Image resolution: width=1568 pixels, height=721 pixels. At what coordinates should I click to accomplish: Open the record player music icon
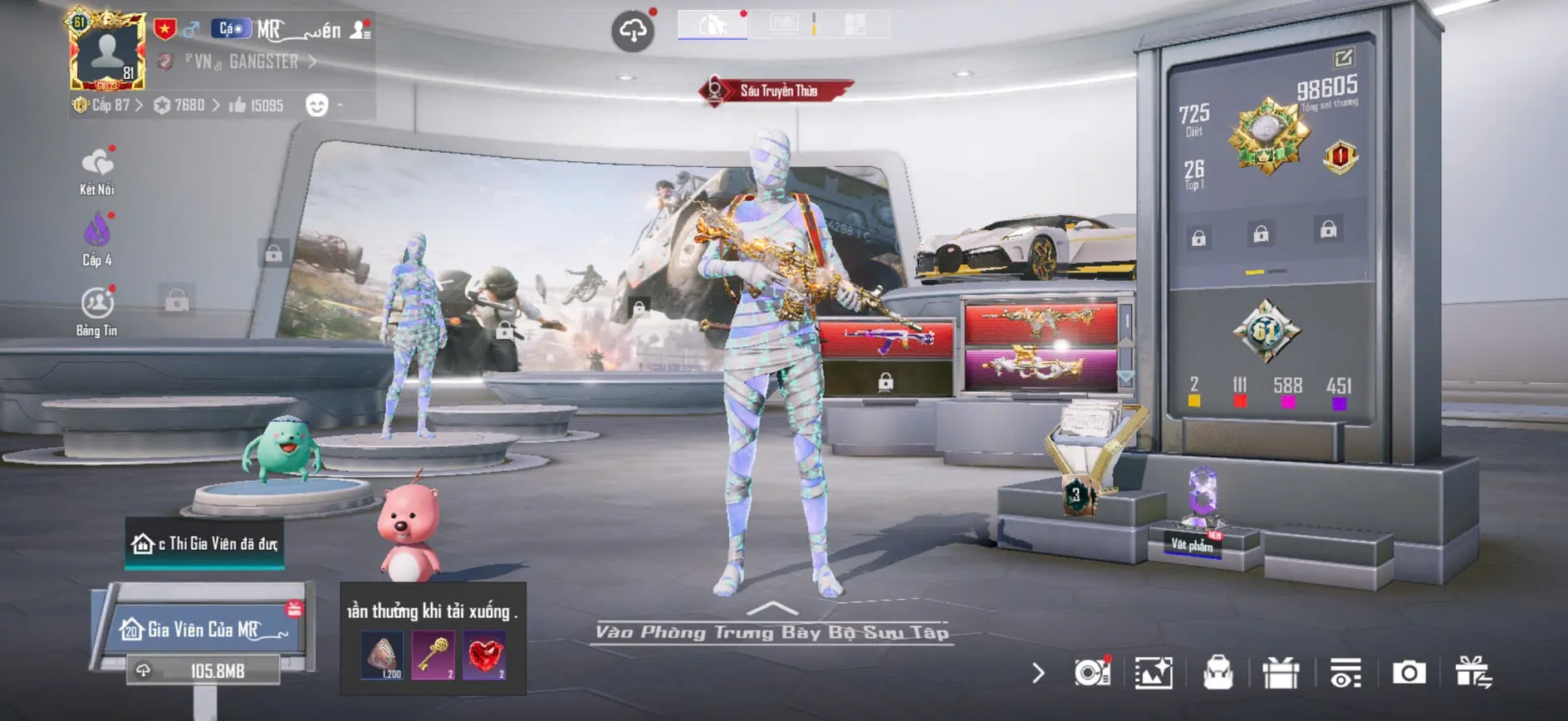(x=1092, y=673)
